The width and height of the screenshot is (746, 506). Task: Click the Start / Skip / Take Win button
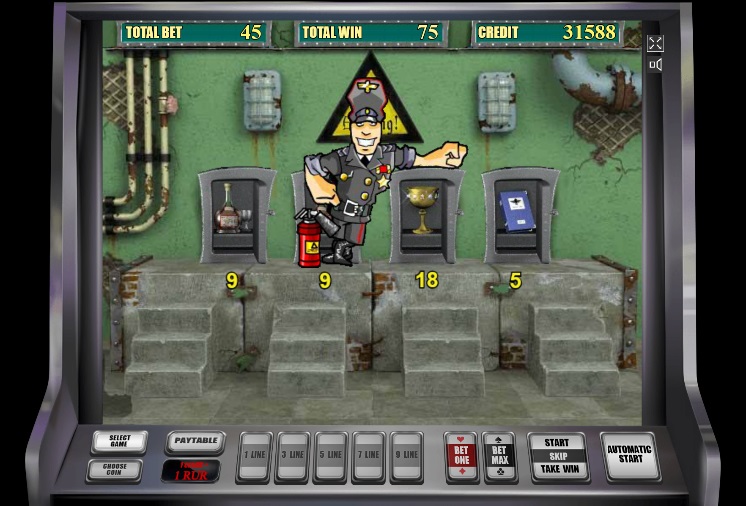557,456
